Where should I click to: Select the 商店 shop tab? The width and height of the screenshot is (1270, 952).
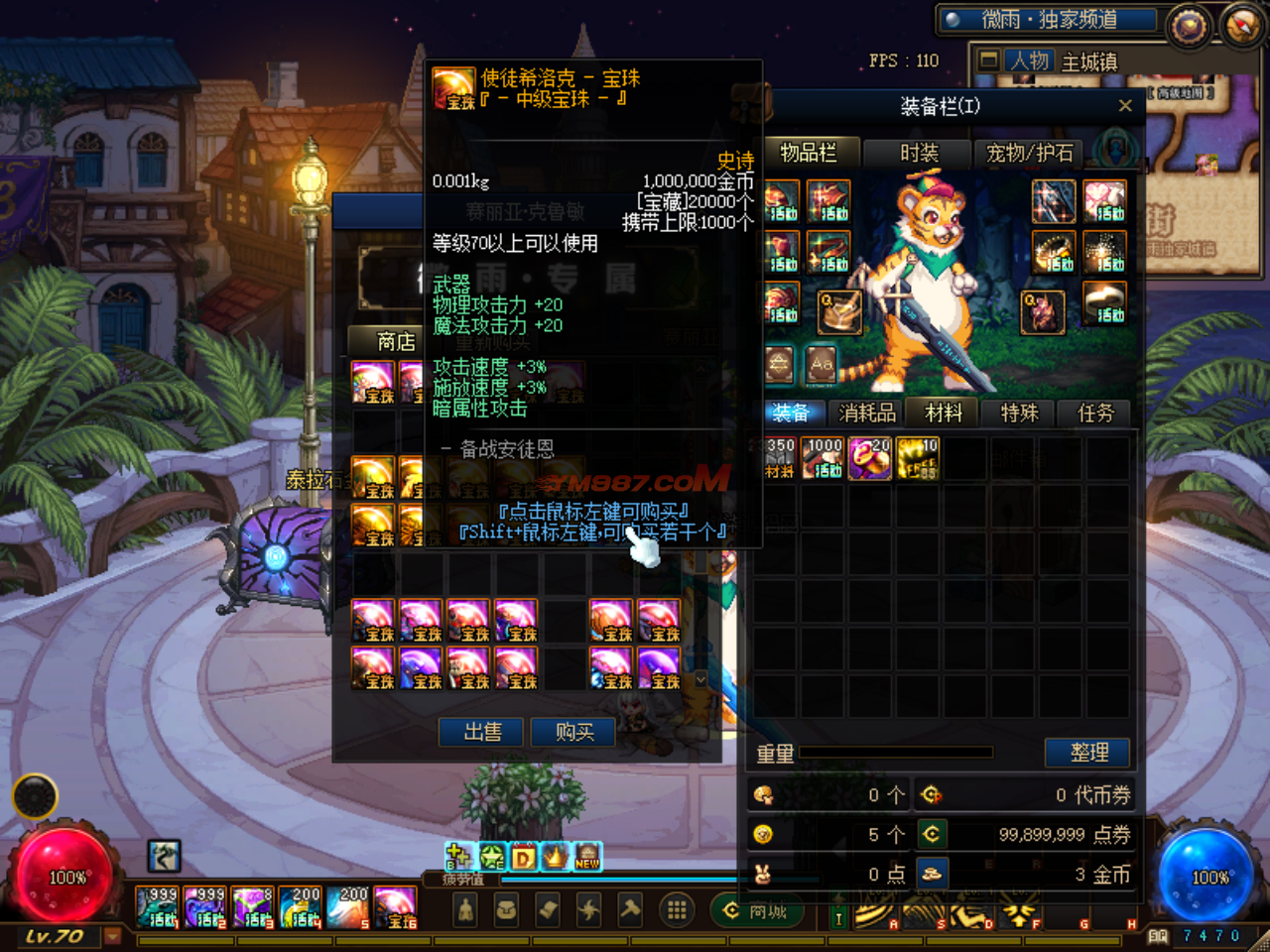(396, 342)
